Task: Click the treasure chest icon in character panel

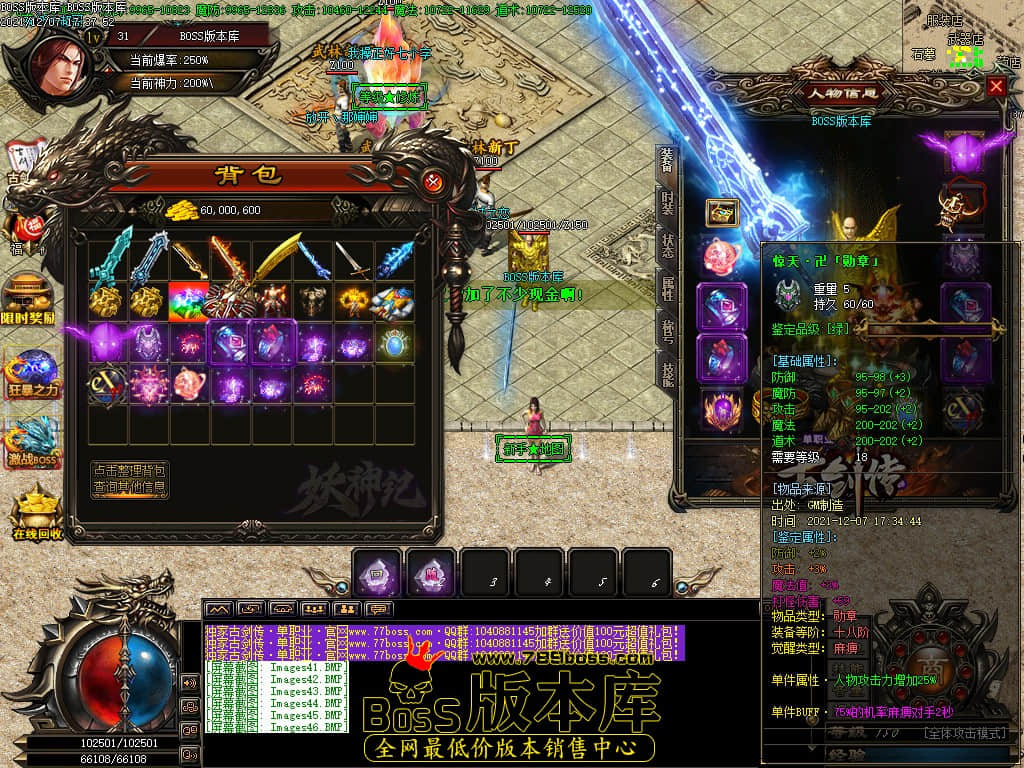Action: [x=722, y=212]
